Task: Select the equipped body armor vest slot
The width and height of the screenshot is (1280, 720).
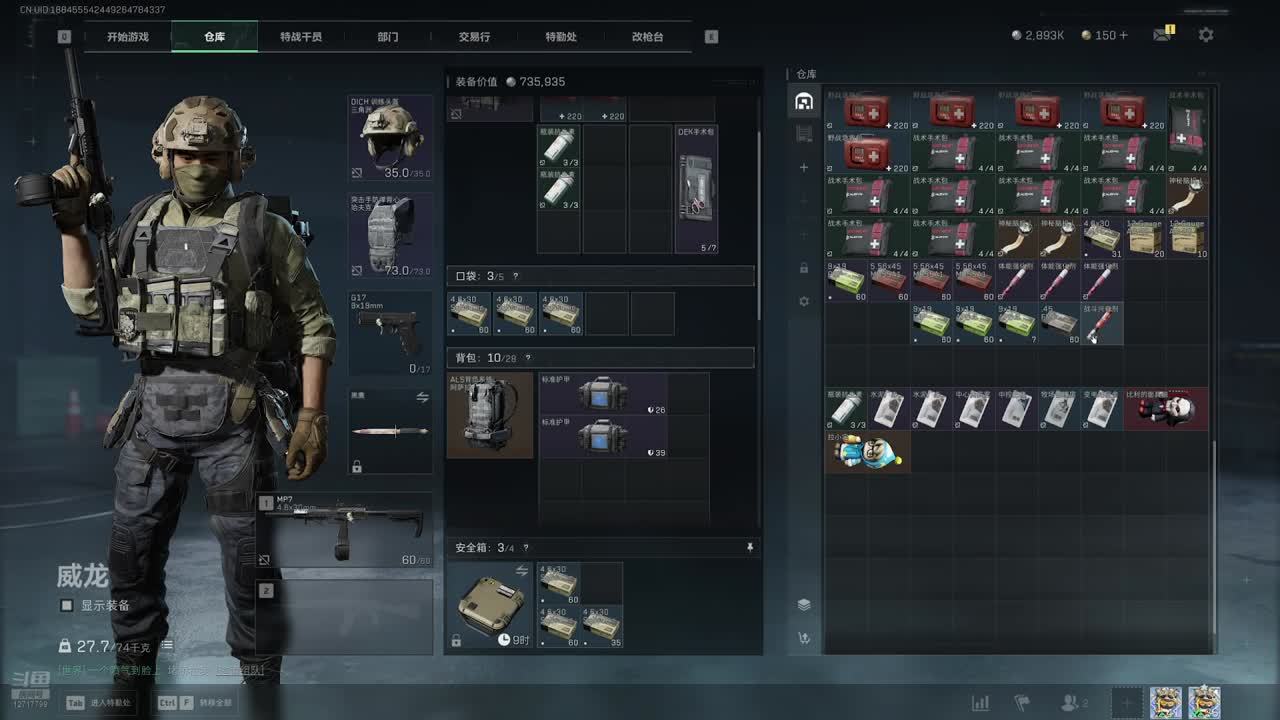Action: point(390,235)
